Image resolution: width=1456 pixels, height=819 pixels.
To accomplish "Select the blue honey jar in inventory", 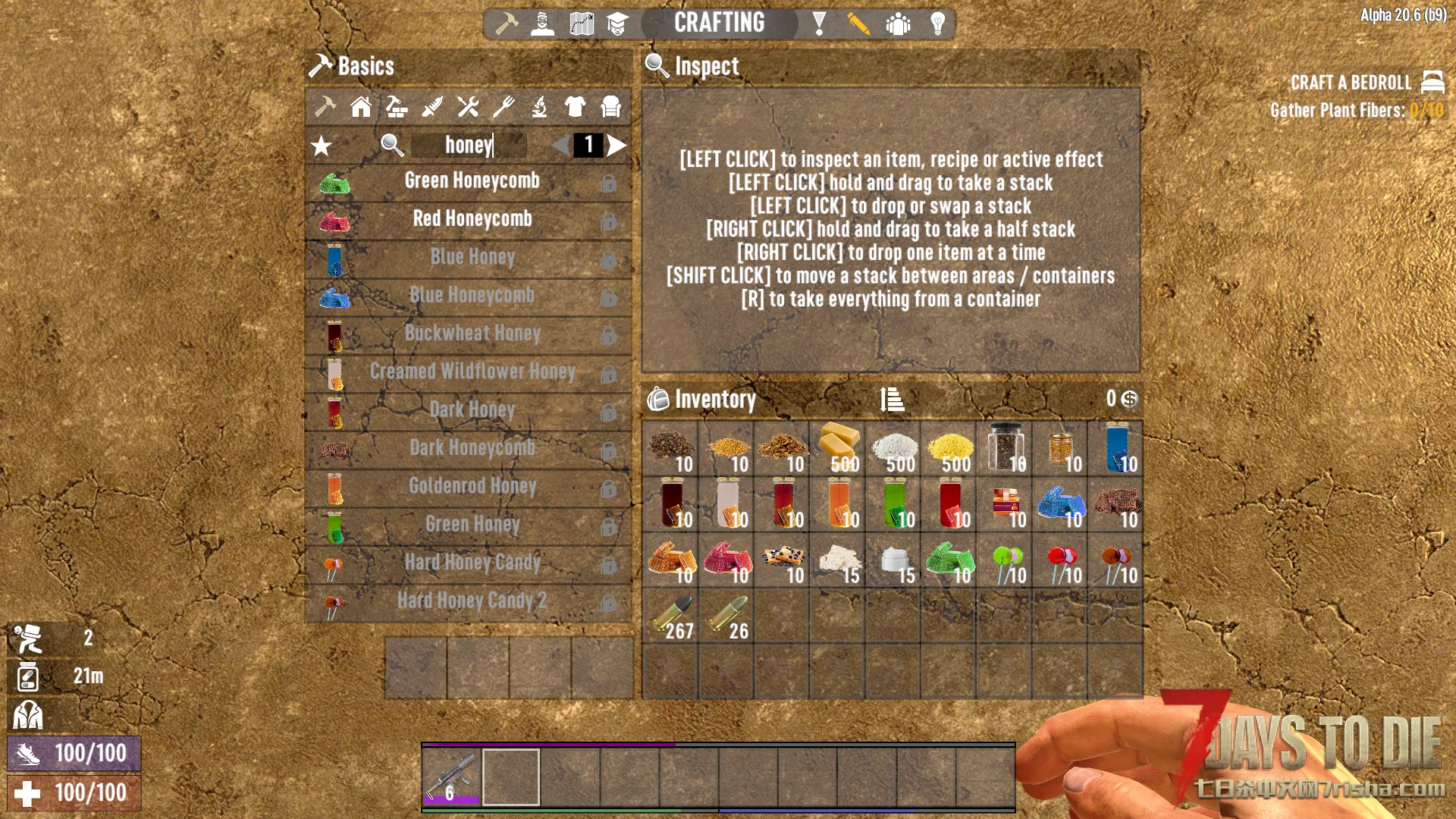I will coord(1117,448).
